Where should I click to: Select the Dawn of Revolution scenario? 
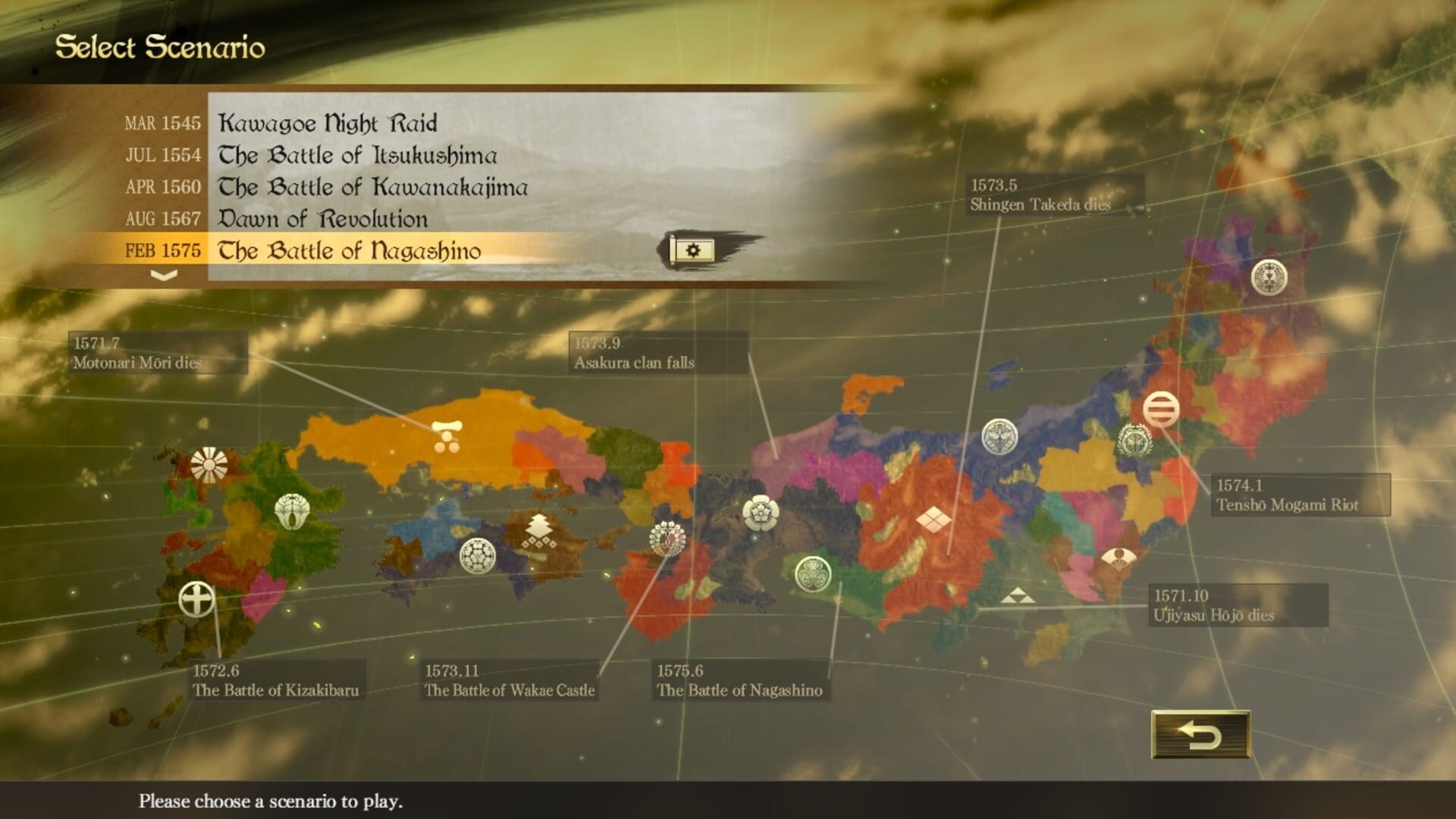coord(326,218)
